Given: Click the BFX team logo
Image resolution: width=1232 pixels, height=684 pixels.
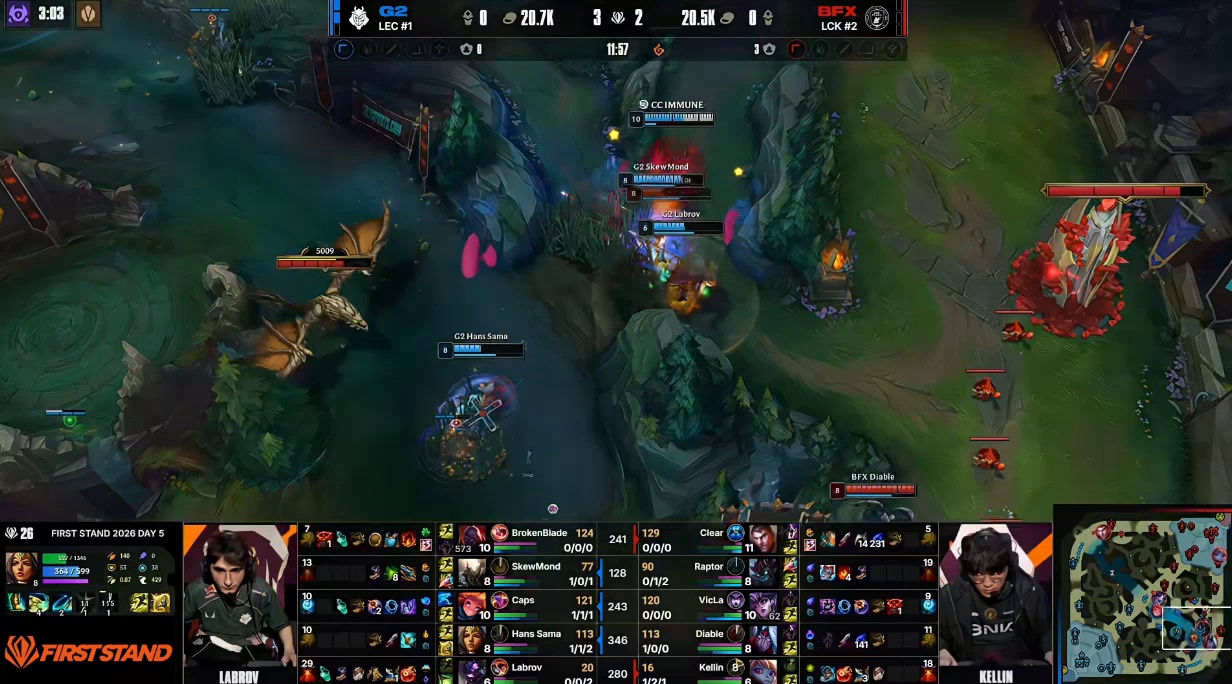Looking at the screenshot, I should (x=877, y=17).
